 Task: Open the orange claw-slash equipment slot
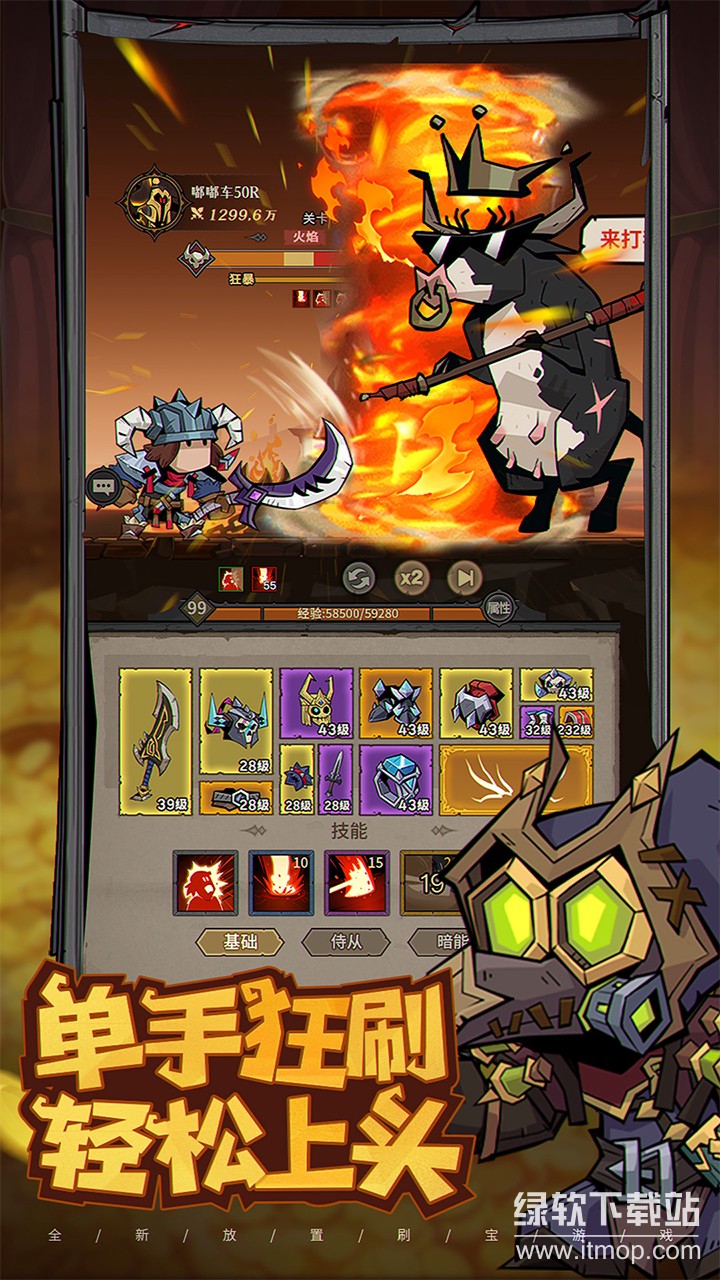495,779
